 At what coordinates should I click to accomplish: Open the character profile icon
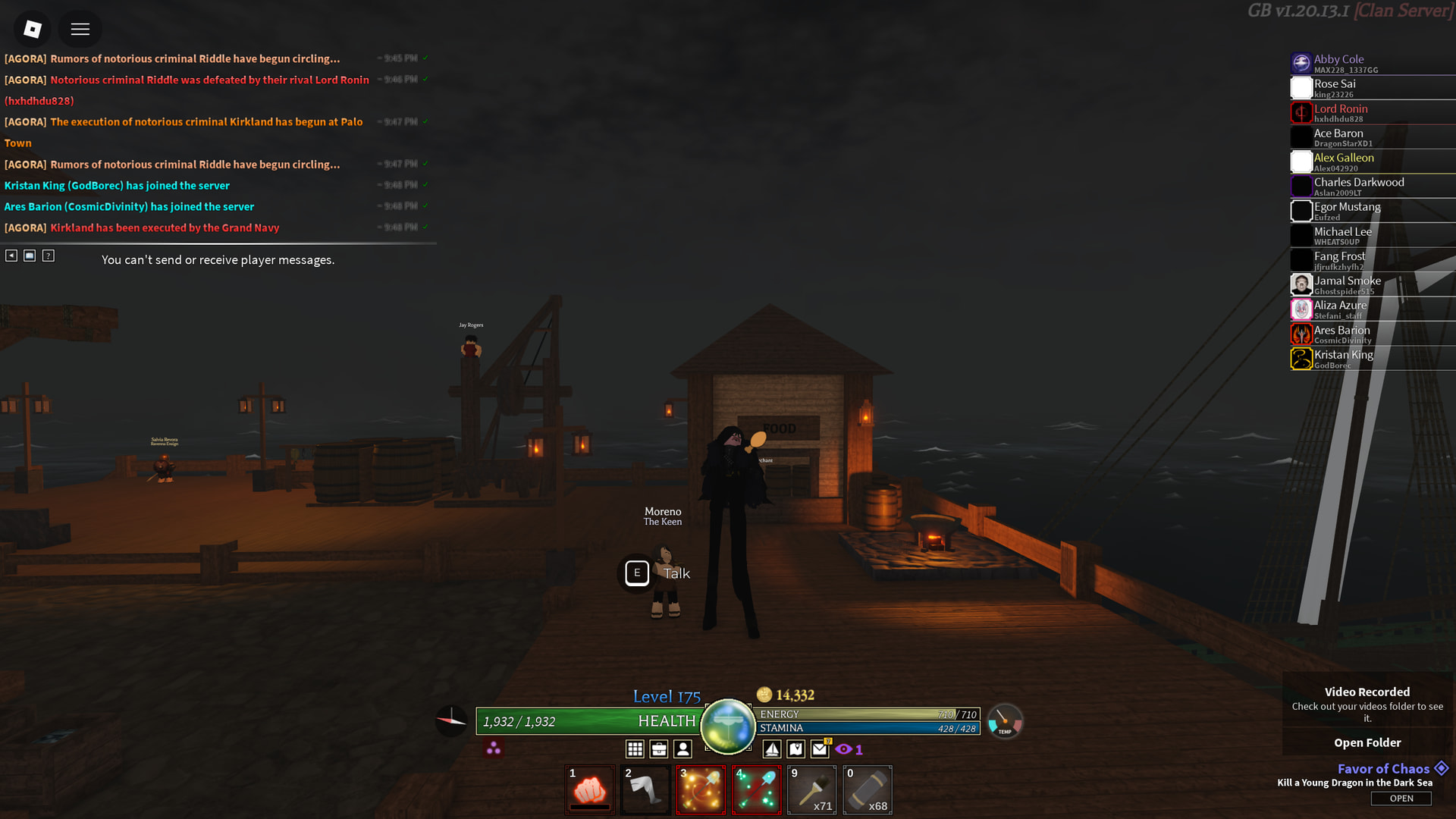(682, 749)
